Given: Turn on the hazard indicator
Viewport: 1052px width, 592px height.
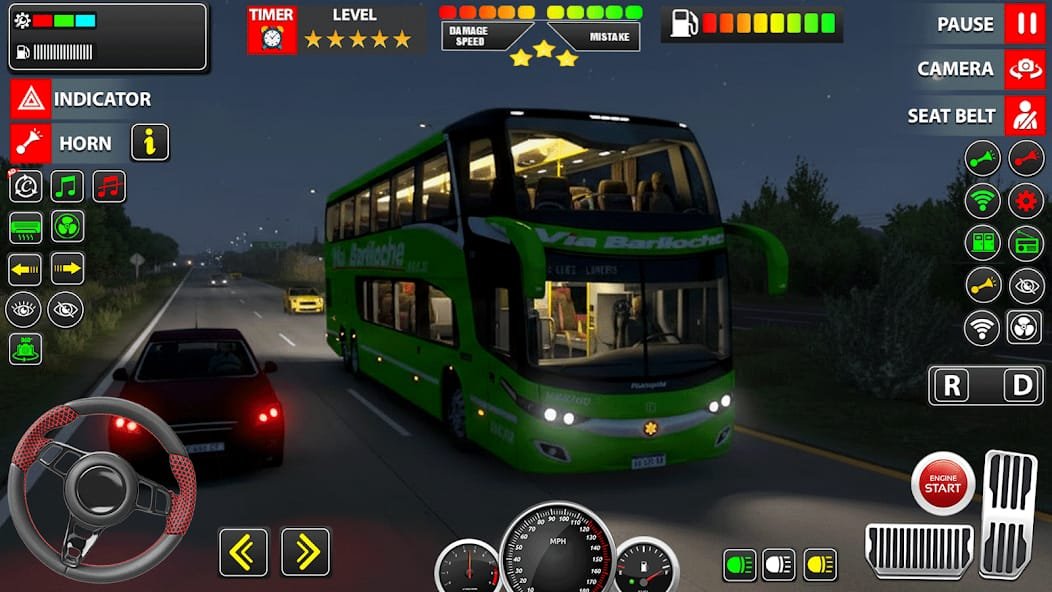Looking at the screenshot, I should tap(30, 99).
